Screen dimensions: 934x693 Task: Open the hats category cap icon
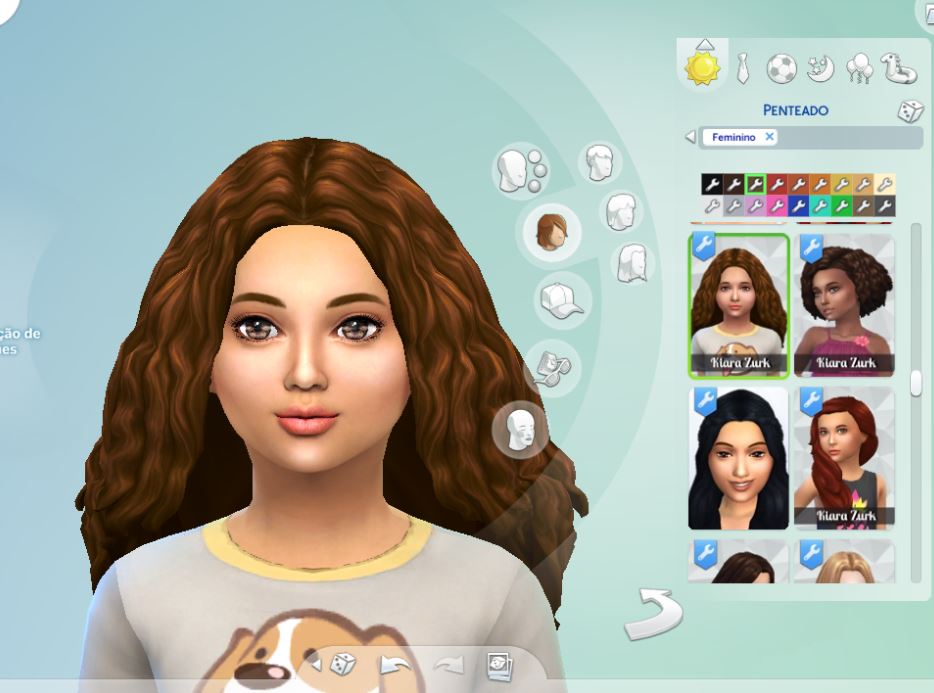tap(562, 299)
